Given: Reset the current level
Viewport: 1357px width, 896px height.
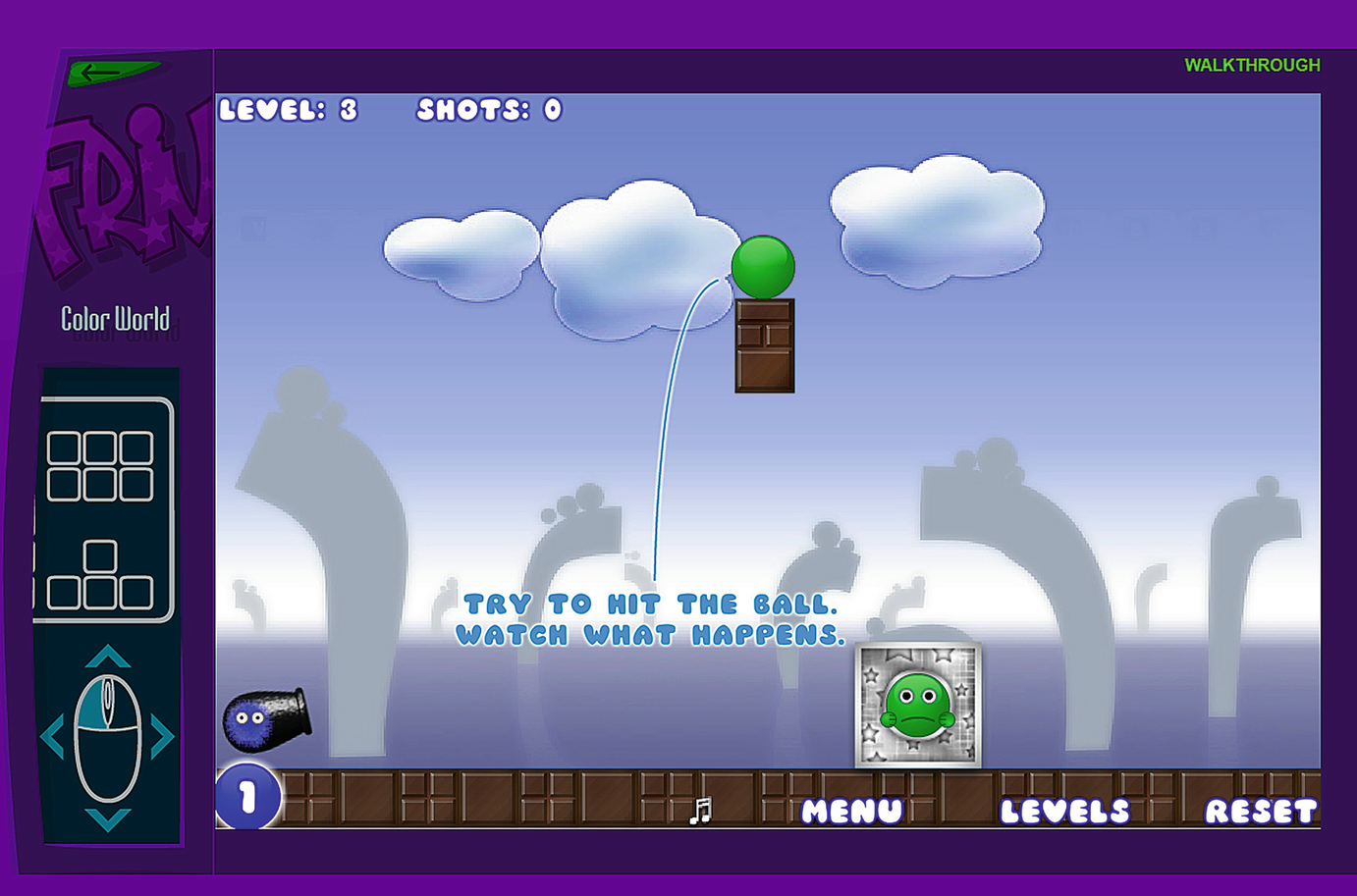Looking at the screenshot, I should 1261,812.
